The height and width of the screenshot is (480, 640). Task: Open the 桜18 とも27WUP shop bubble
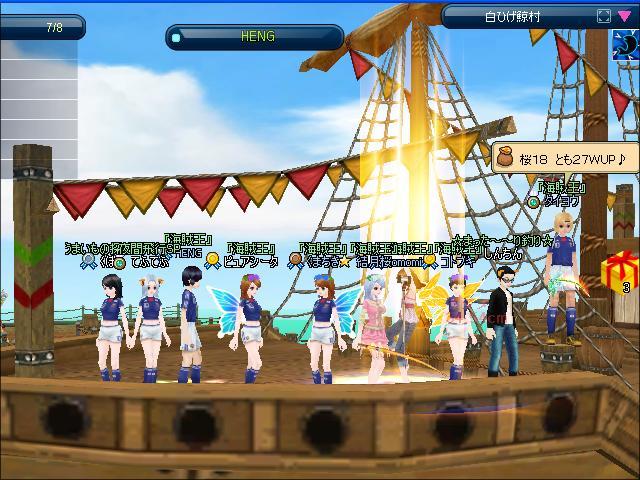pyautogui.click(x=563, y=158)
